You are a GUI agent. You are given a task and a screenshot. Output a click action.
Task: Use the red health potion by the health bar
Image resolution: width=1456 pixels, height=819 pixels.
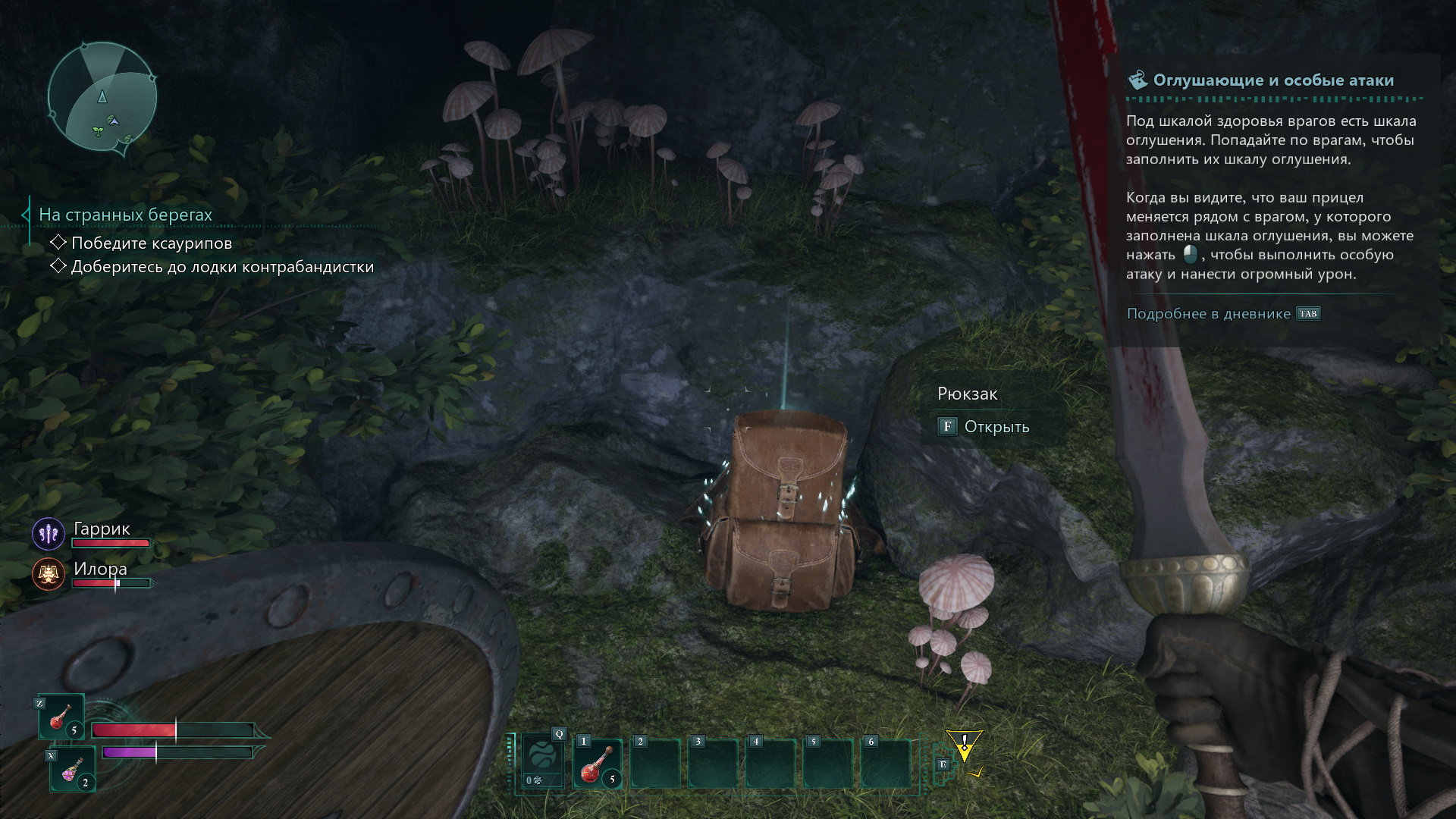61,717
